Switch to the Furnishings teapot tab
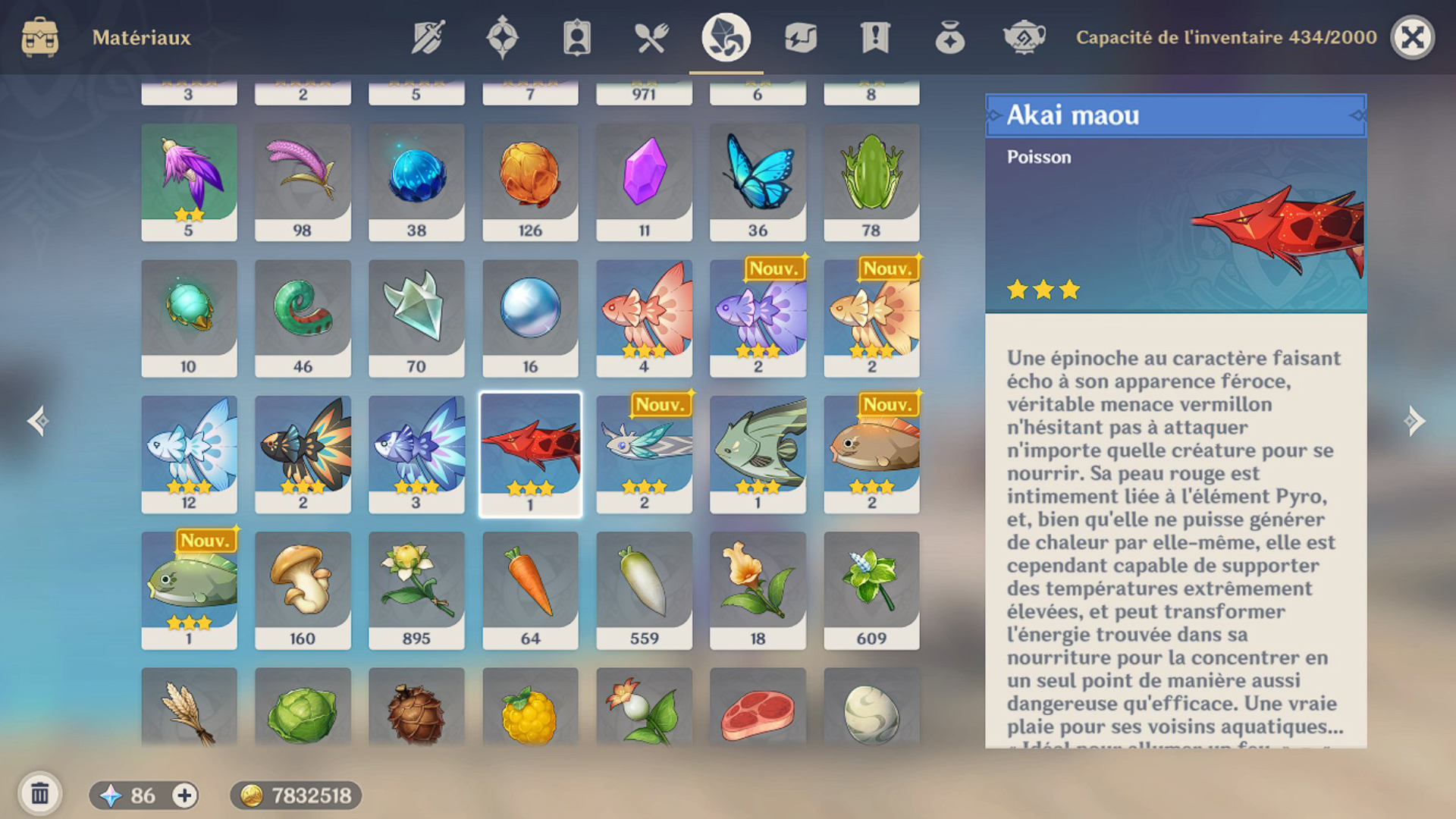The width and height of the screenshot is (1456, 819). click(x=1024, y=37)
